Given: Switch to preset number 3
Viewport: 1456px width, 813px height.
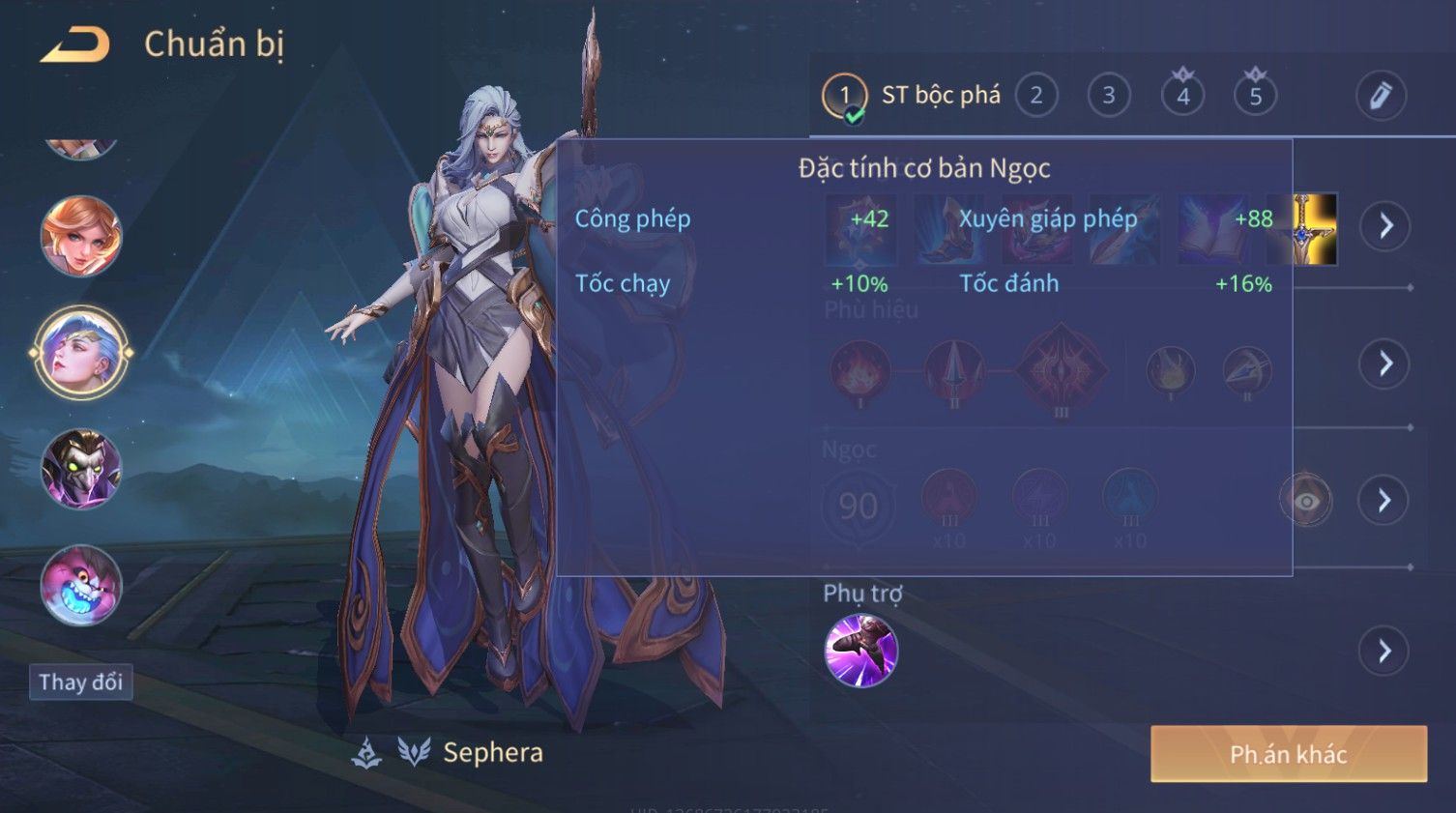Looking at the screenshot, I should pos(1108,96).
